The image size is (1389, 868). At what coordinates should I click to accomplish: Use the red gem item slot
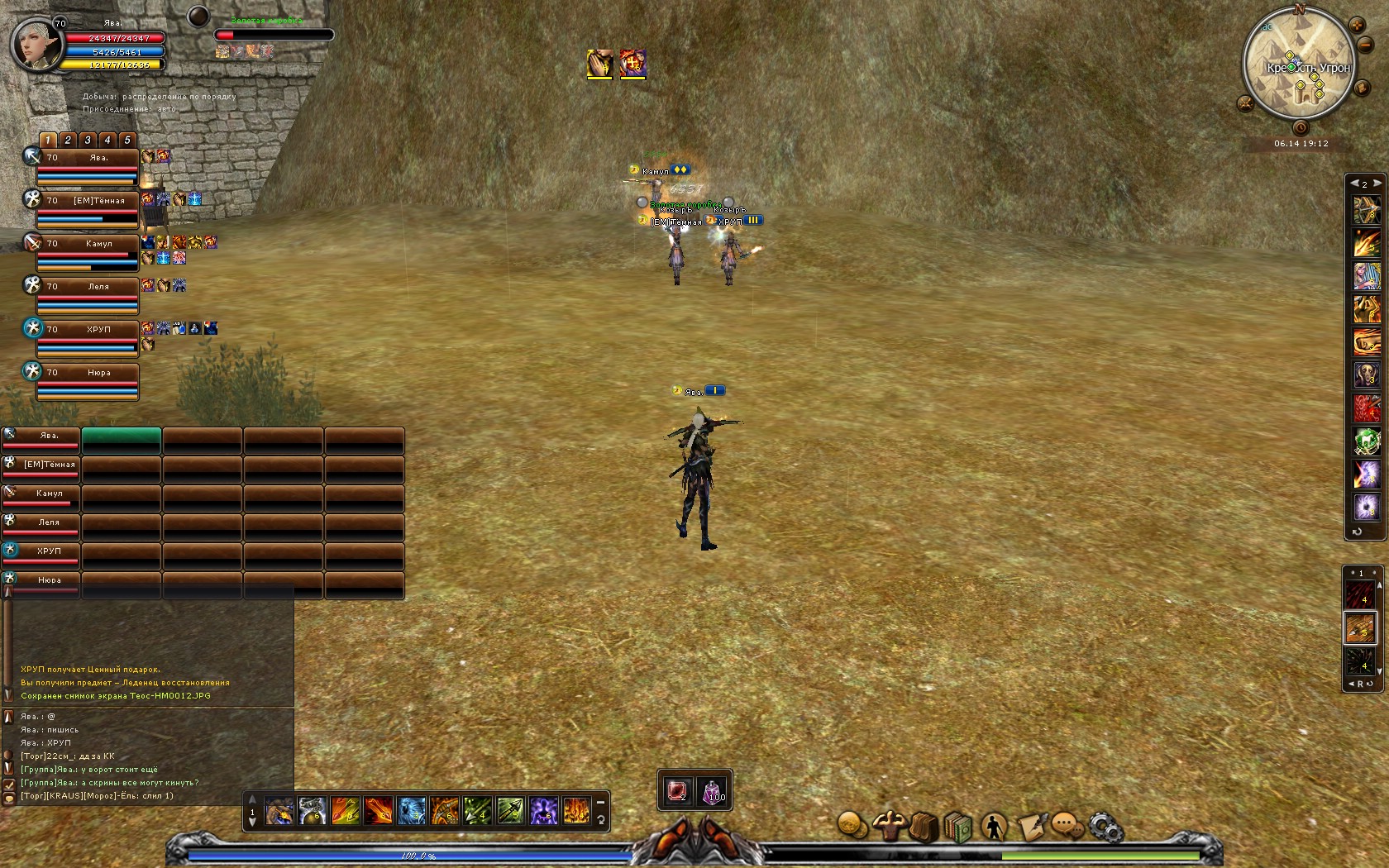click(x=678, y=791)
